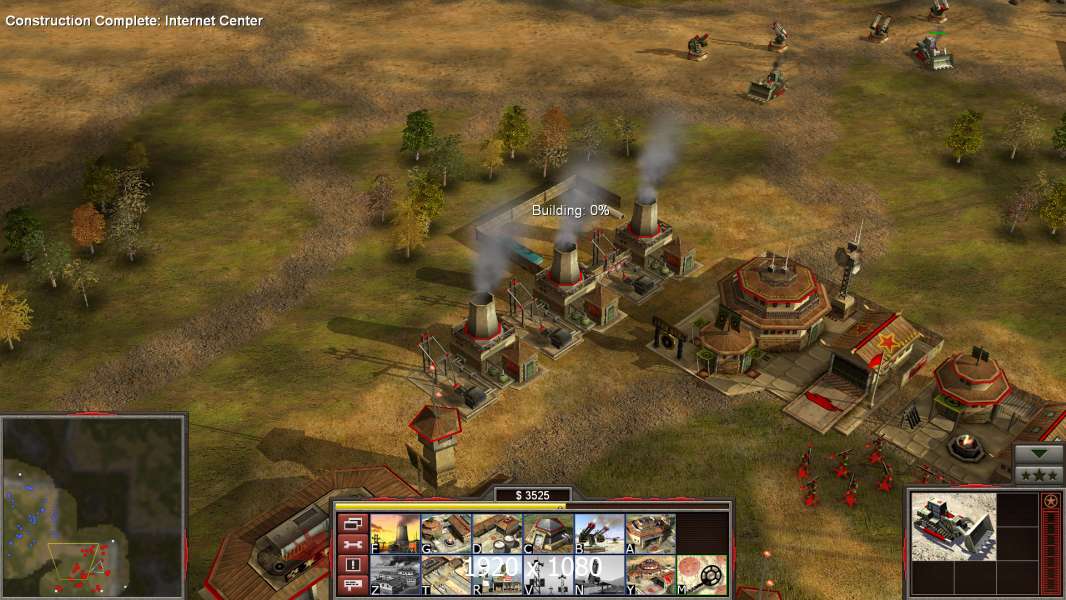Screen dimensions: 1066x600
Task: Select the Bunker build icon
Action: [x=548, y=534]
